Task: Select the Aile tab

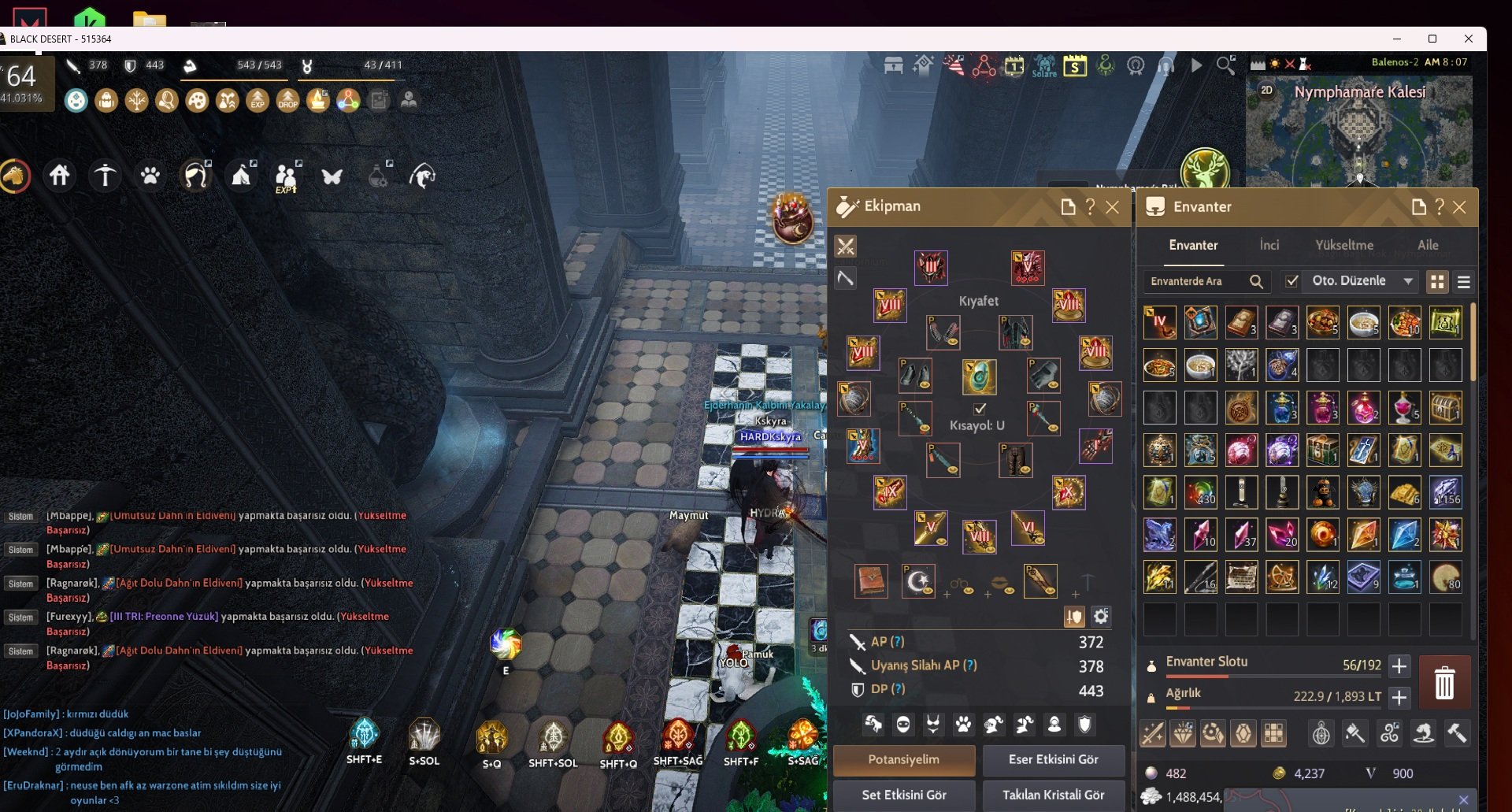Action: tap(1428, 246)
